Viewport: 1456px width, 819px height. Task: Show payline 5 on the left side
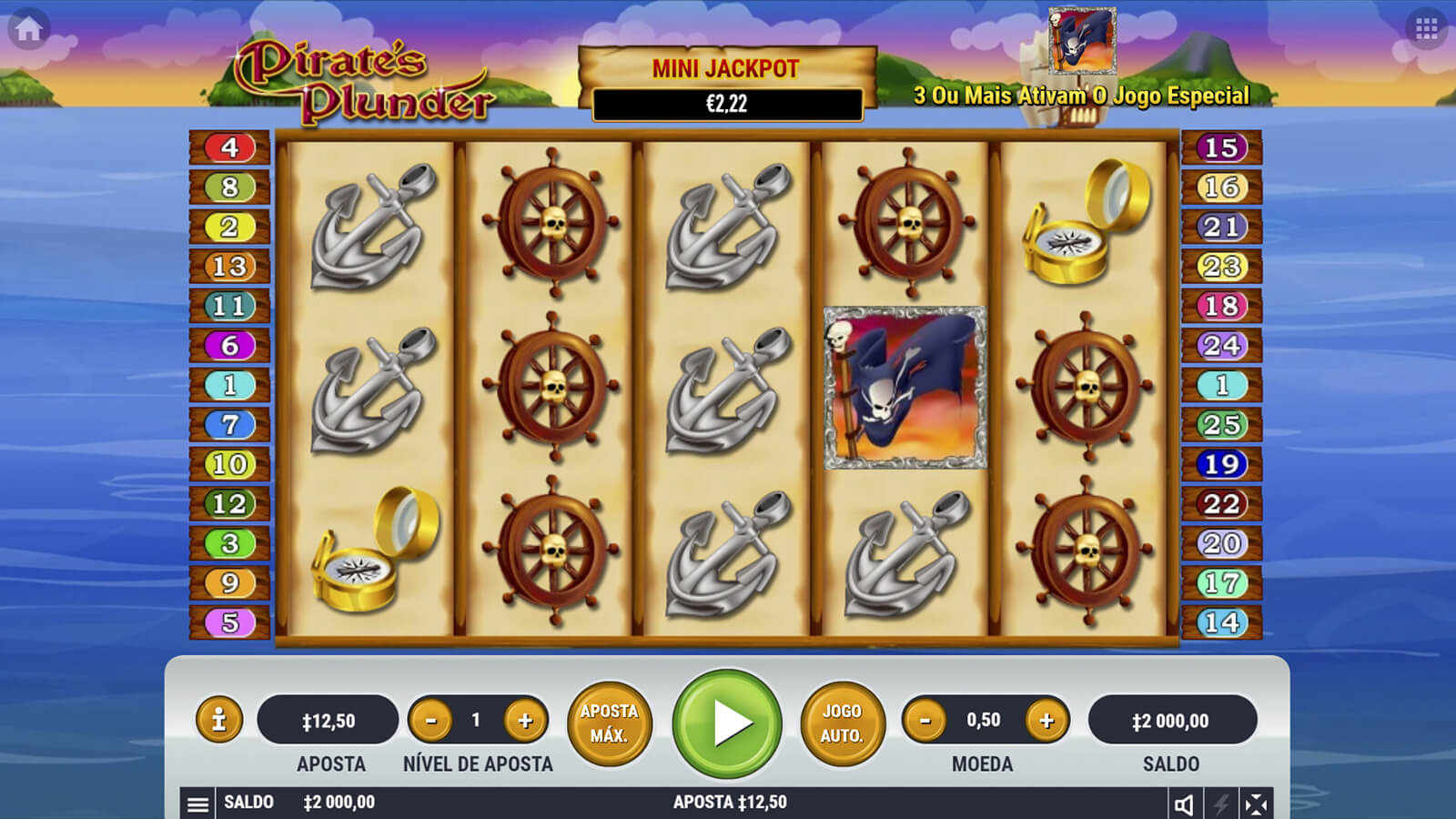click(x=229, y=622)
